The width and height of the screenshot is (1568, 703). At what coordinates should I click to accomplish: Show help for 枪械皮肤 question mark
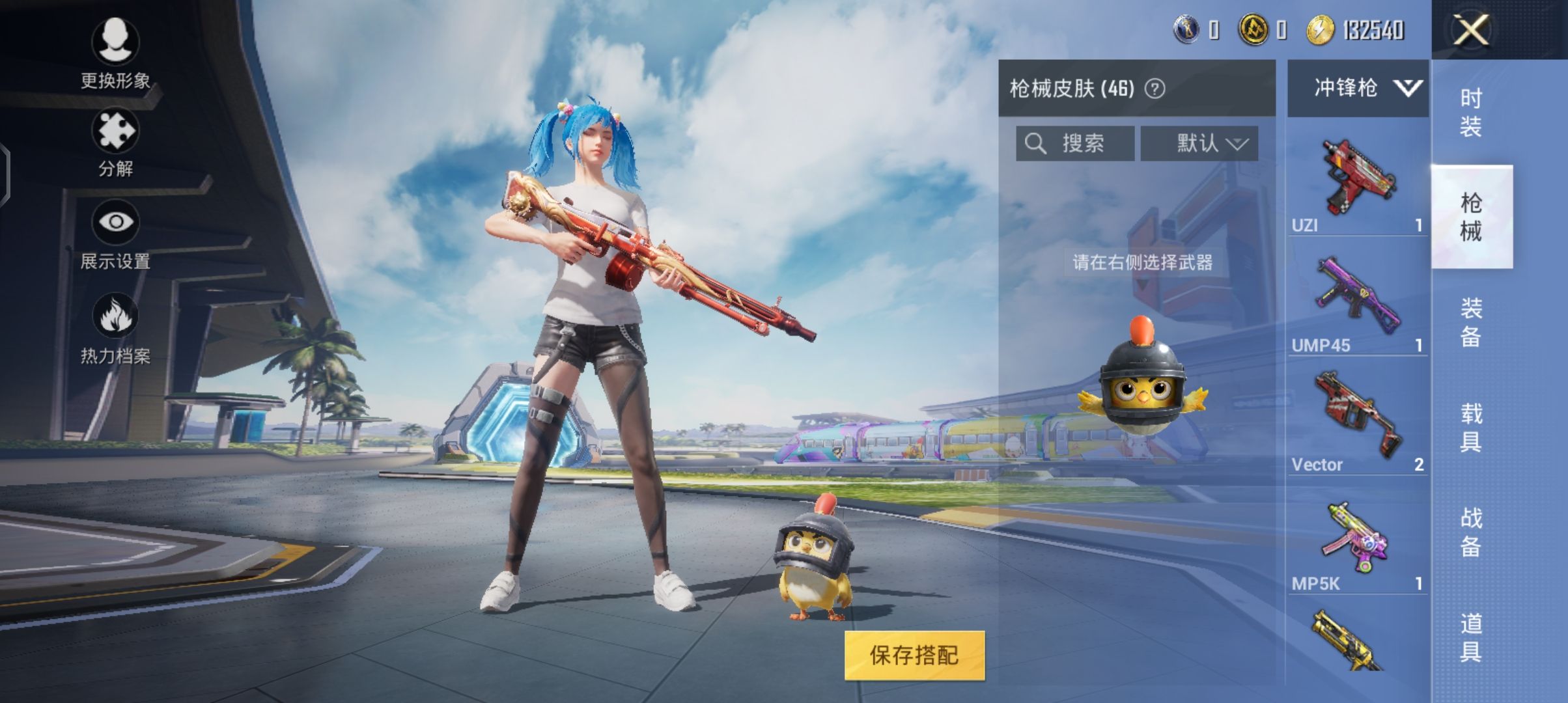1155,89
